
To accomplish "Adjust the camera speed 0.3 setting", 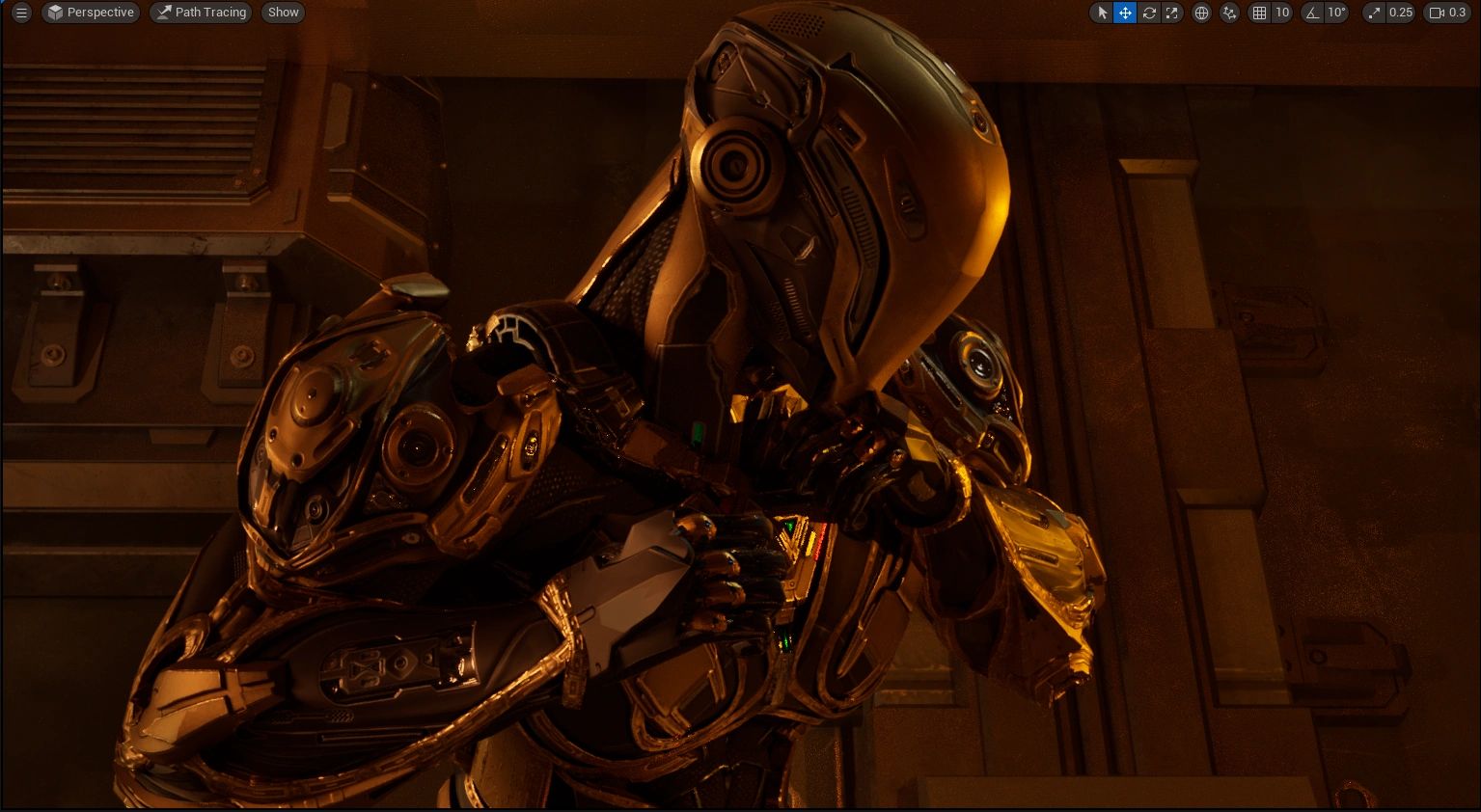I will point(1447,13).
